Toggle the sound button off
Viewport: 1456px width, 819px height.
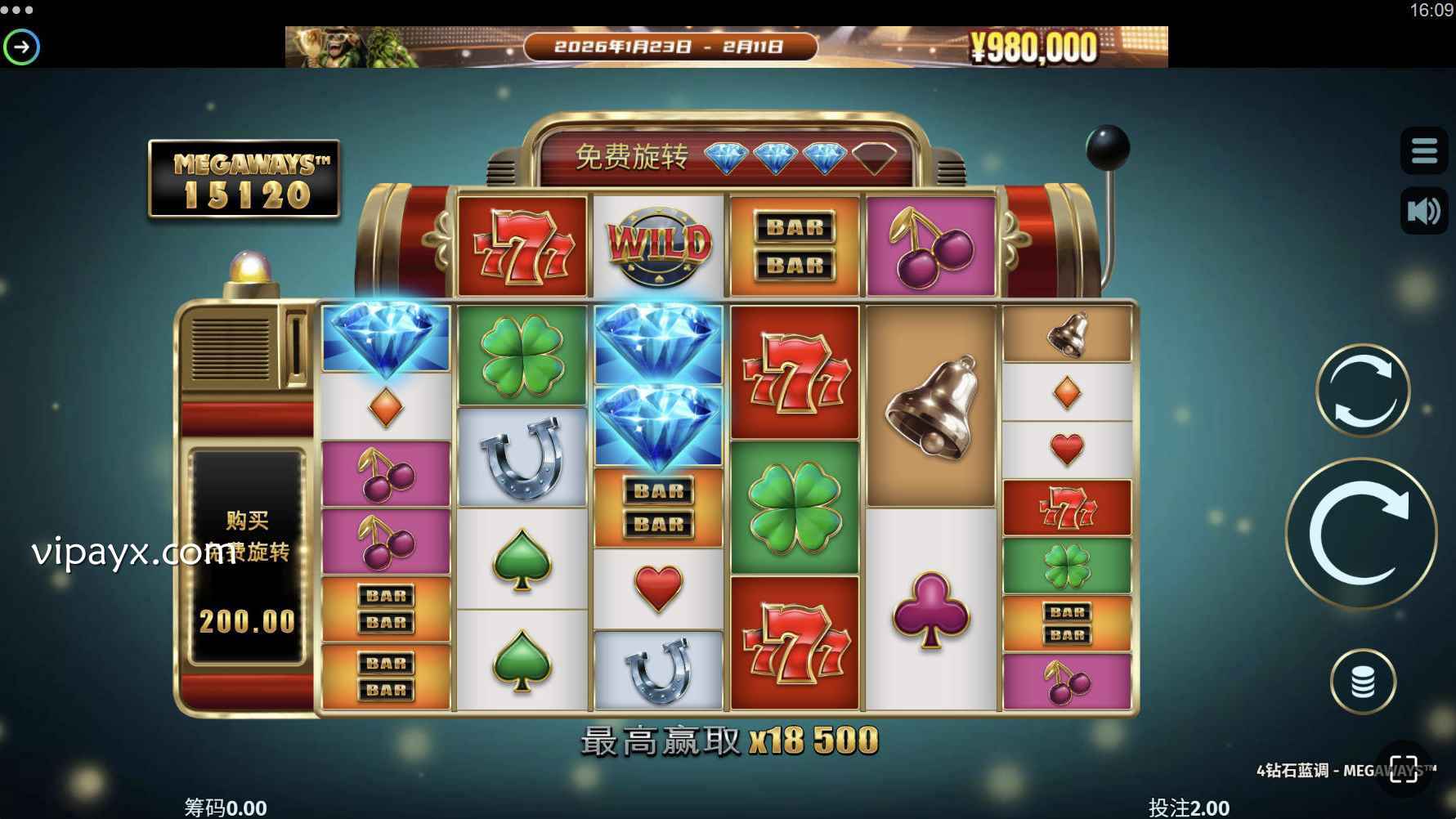[x=1423, y=211]
